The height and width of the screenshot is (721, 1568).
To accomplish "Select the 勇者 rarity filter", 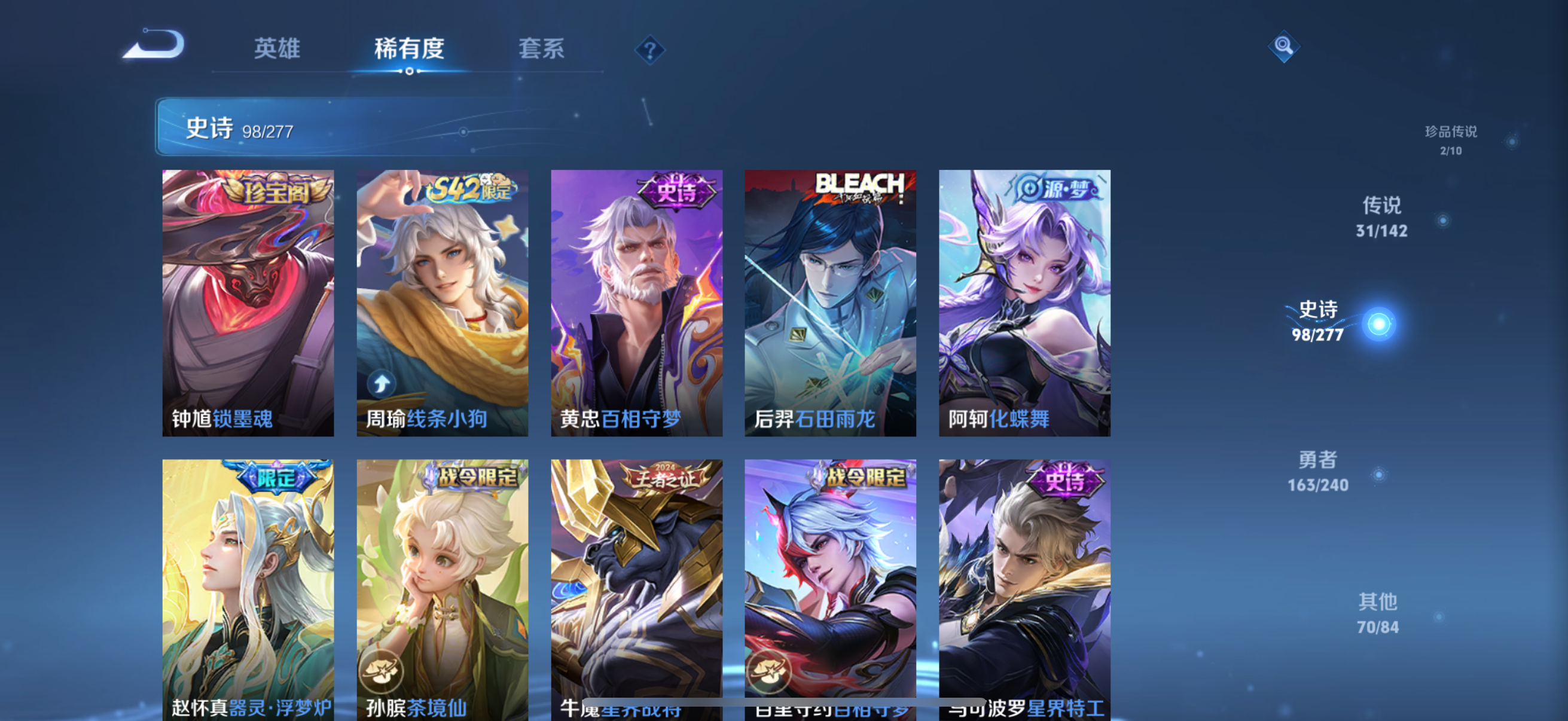I will (x=1319, y=473).
